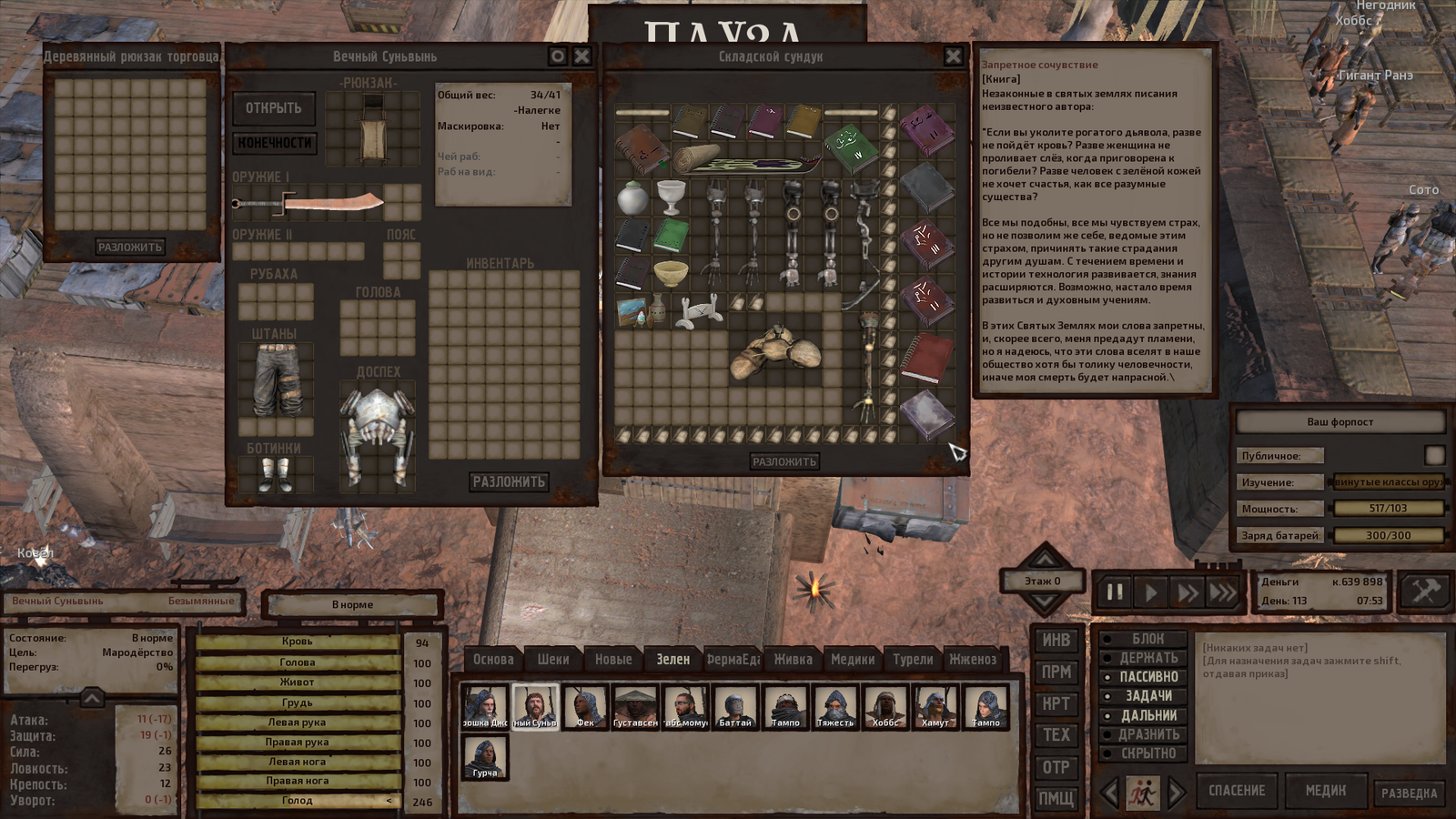Set game to normal play speed
This screenshot has width=1456, height=819.
coord(1151,593)
